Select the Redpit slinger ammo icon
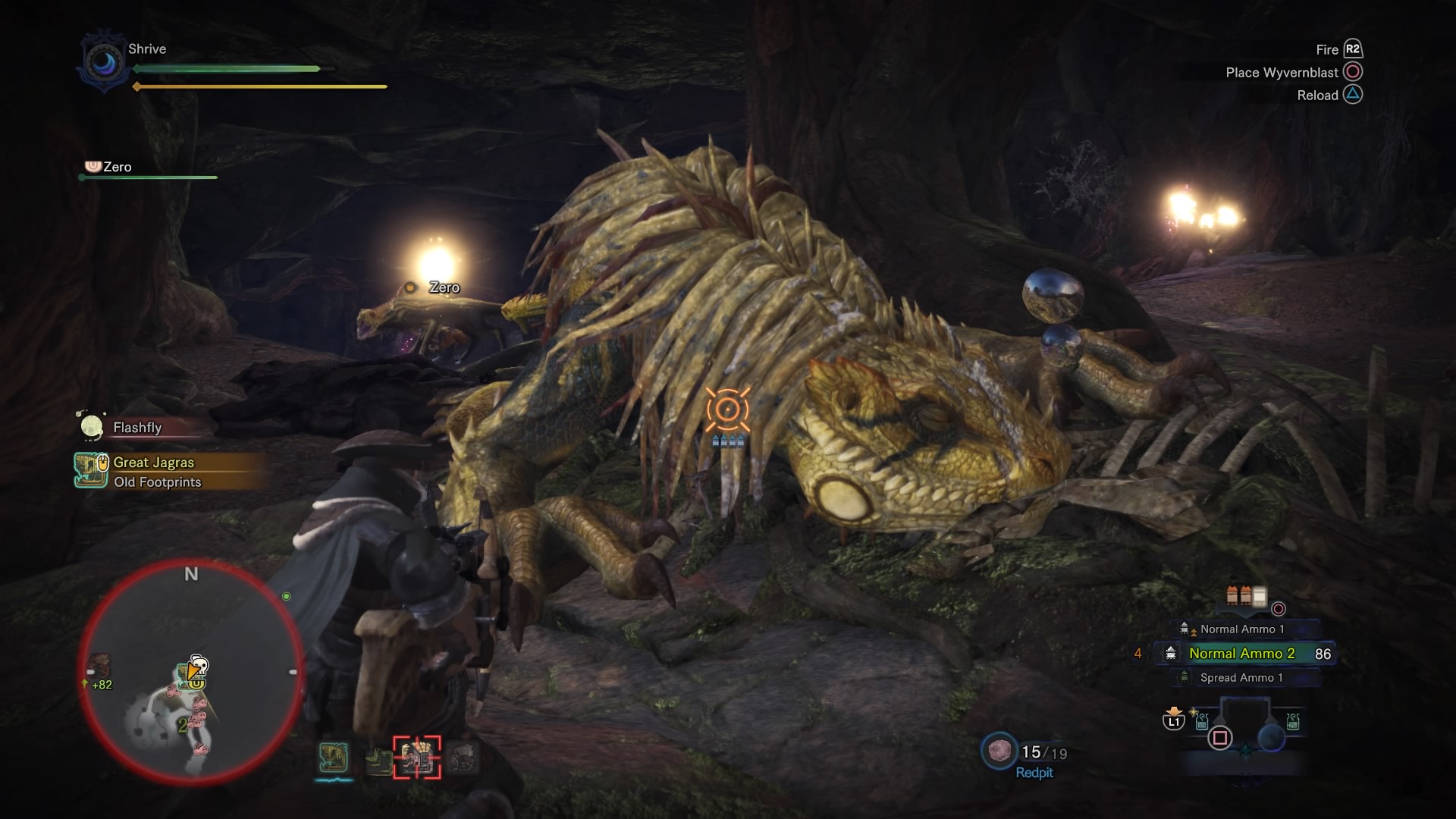 (x=998, y=751)
